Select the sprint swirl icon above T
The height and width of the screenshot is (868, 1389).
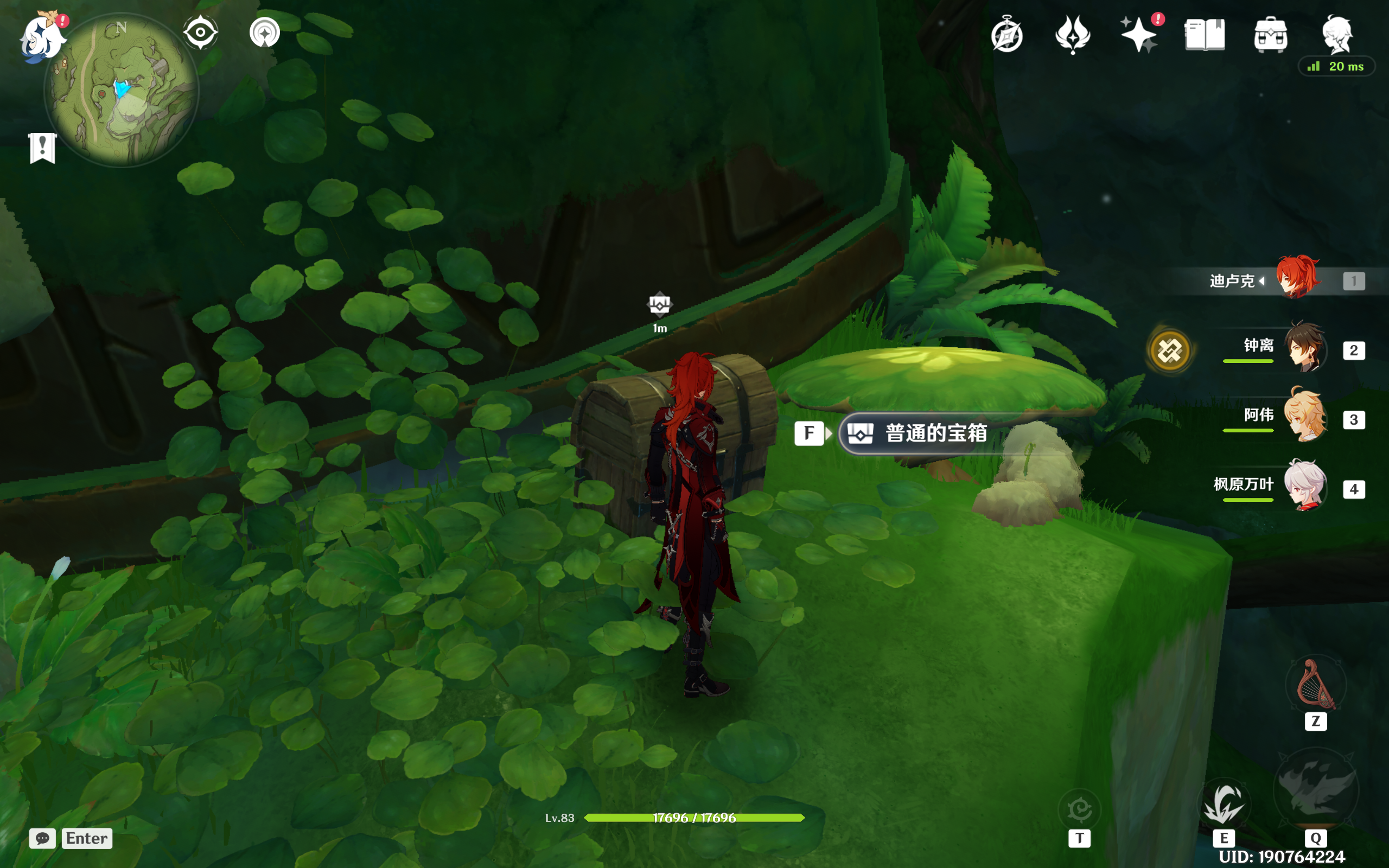[x=1079, y=809]
